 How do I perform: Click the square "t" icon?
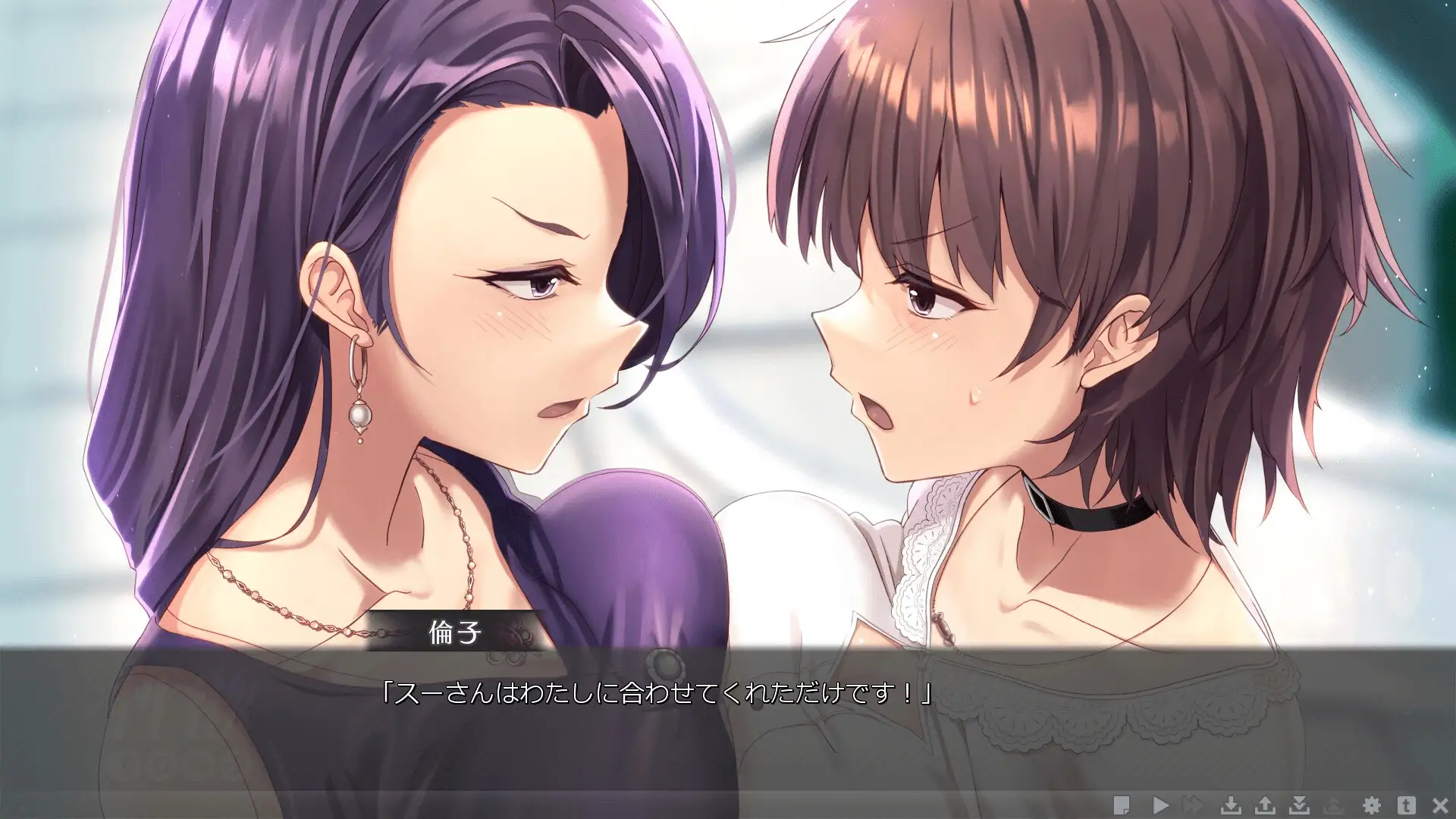(1406, 805)
